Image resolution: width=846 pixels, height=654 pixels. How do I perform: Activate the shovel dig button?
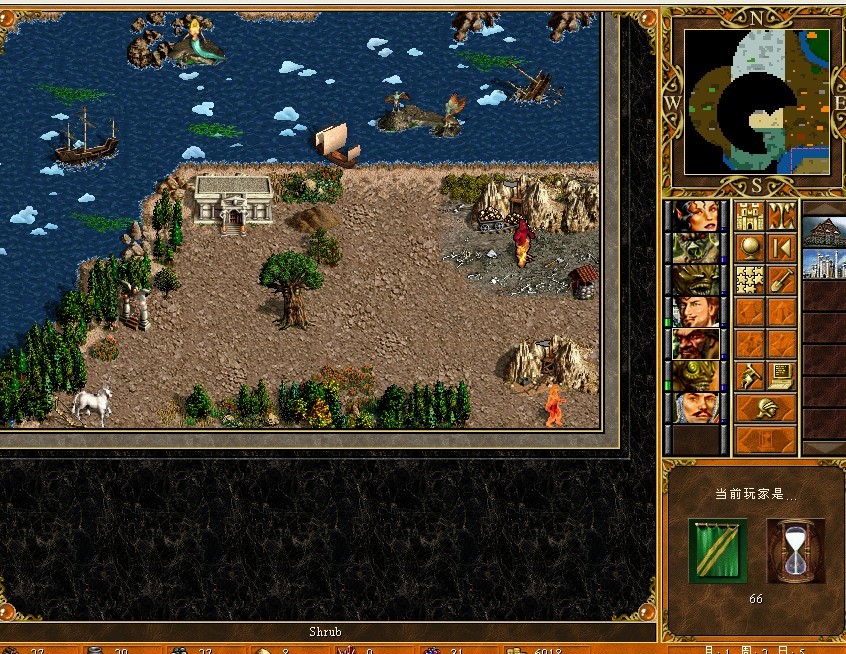tap(782, 279)
